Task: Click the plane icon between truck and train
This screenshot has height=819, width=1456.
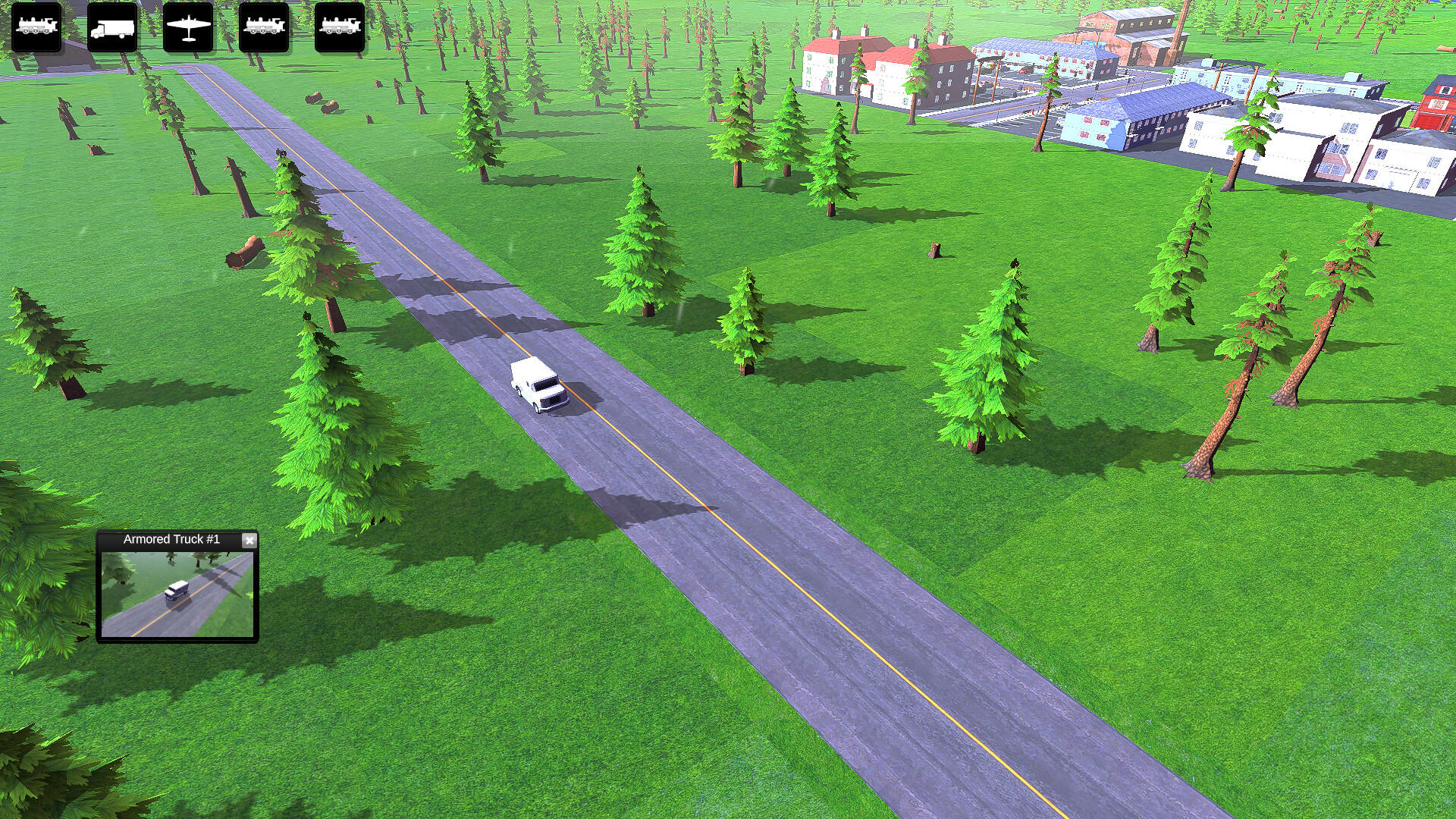Action: point(188,28)
